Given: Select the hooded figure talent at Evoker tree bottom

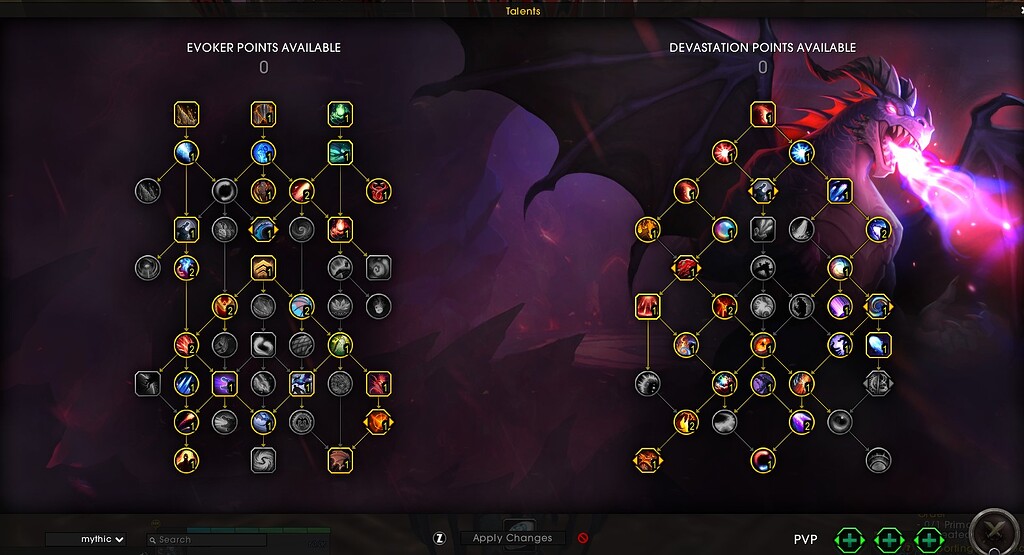Looking at the screenshot, I should click(x=186, y=460).
